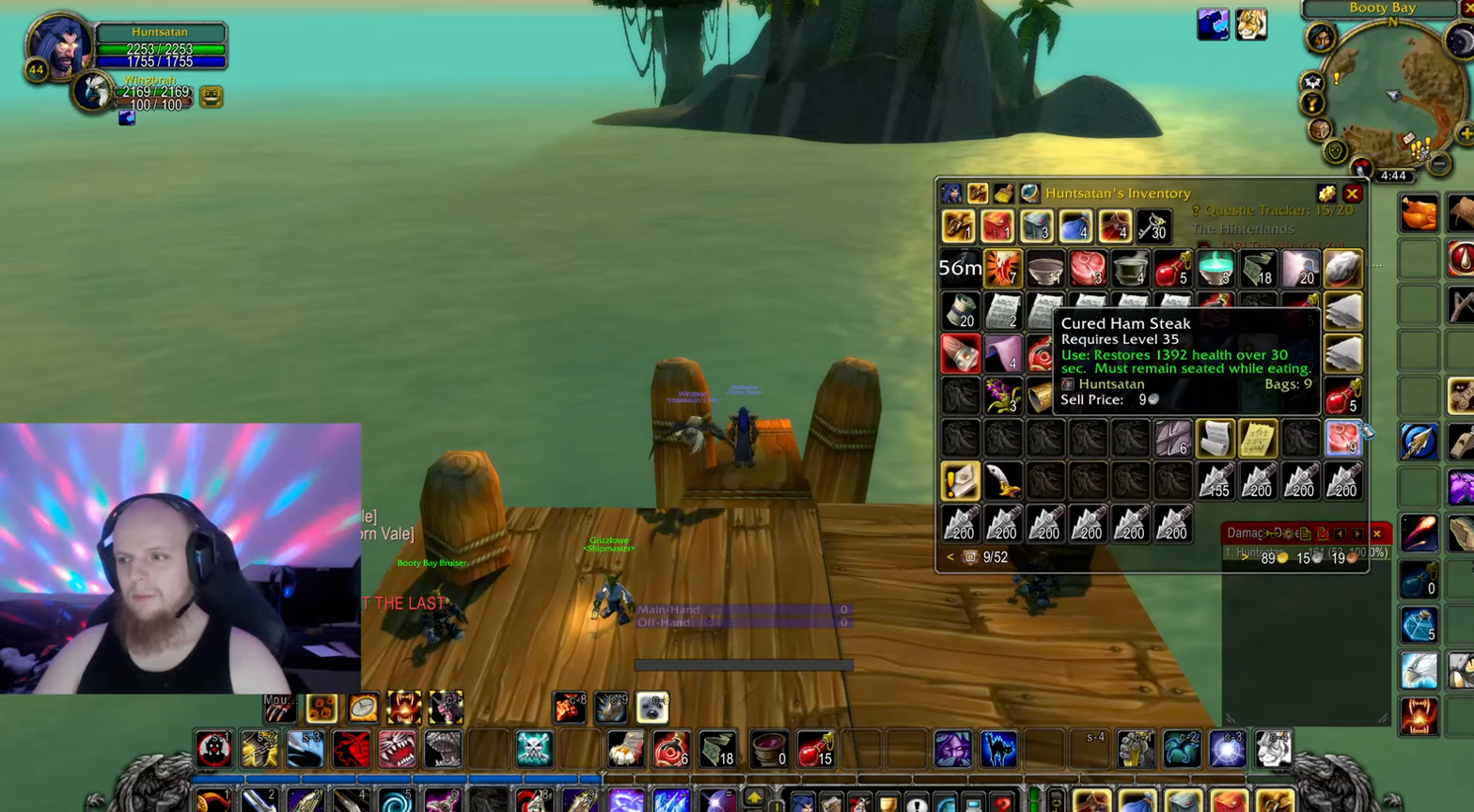Close the Damage meter window
1474x812 pixels.
point(1377,534)
